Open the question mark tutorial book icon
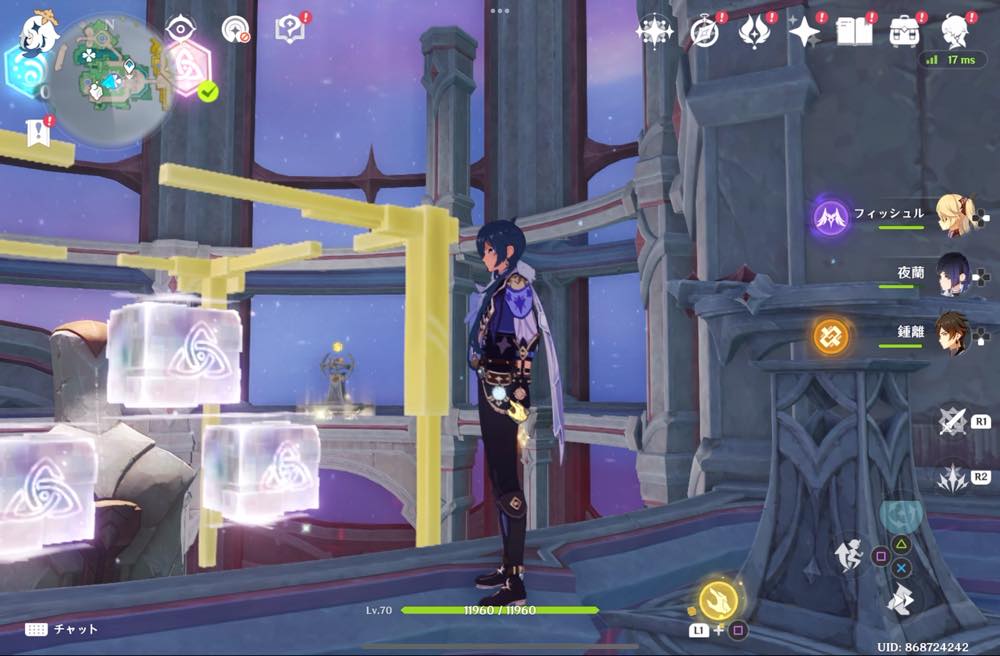This screenshot has width=1000, height=656. (x=290, y=30)
